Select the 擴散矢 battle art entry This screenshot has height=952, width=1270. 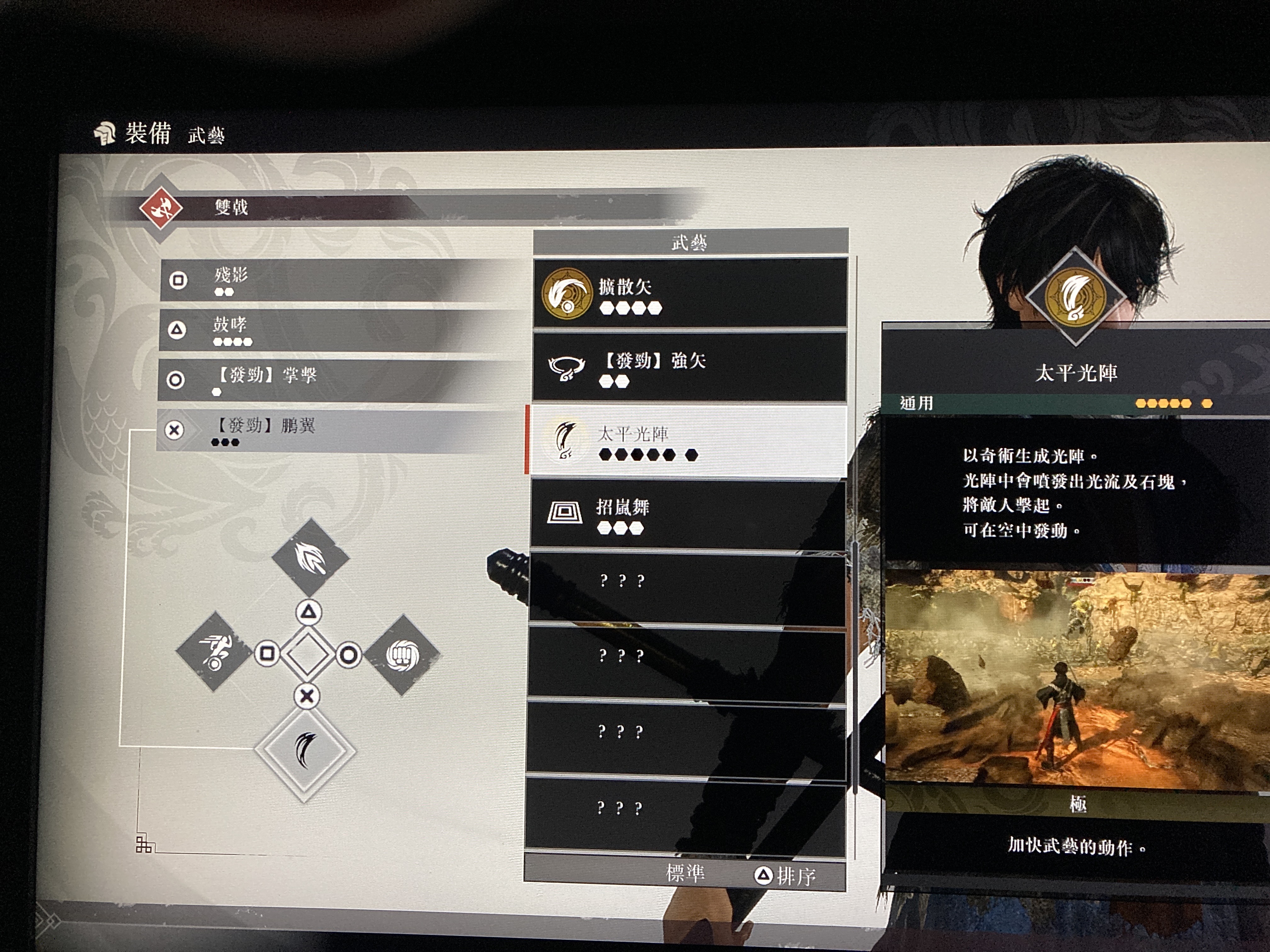coord(689,293)
